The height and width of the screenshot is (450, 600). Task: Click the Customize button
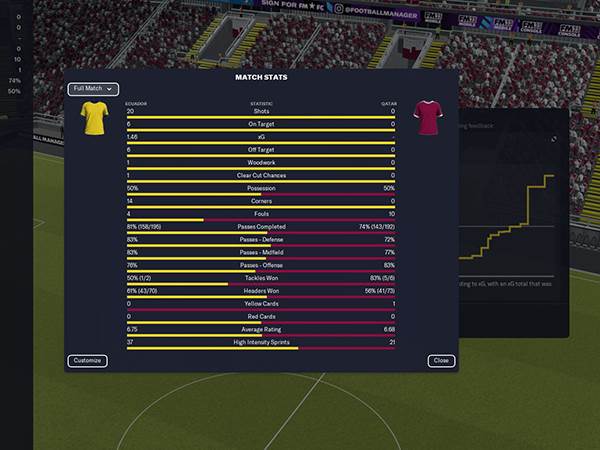point(87,360)
